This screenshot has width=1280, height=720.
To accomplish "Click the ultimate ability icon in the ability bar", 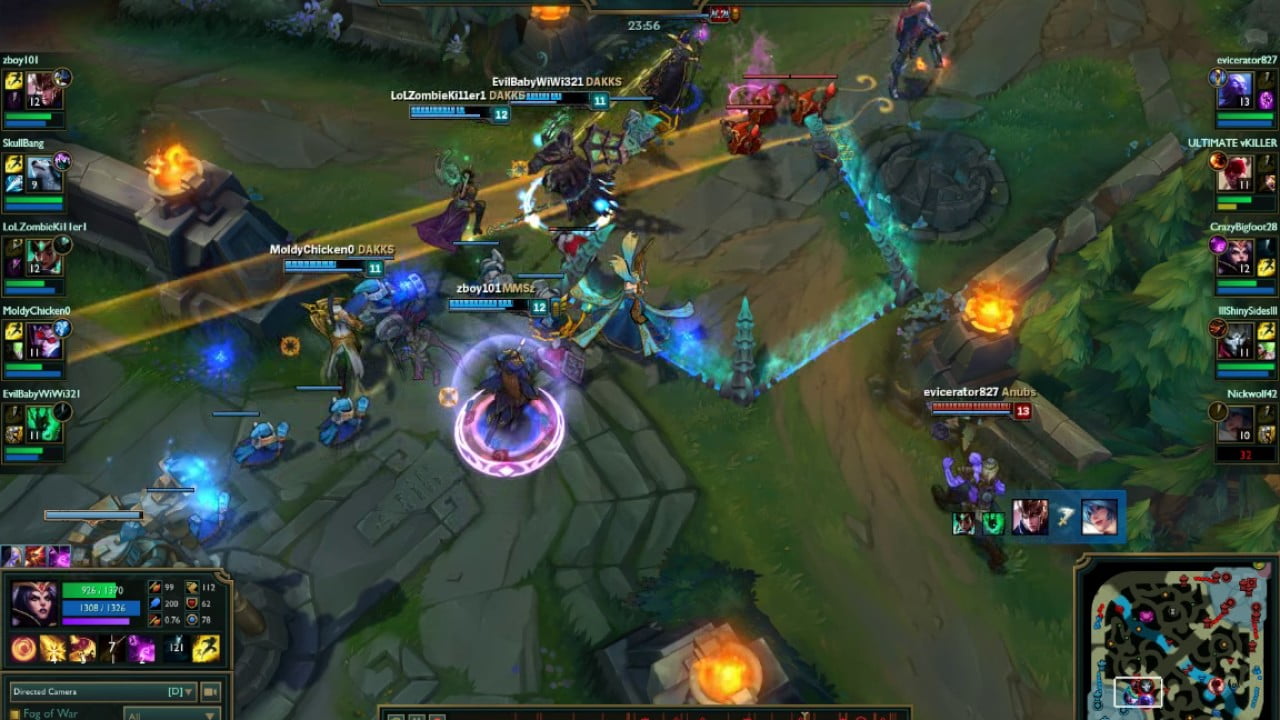I will click(141, 650).
